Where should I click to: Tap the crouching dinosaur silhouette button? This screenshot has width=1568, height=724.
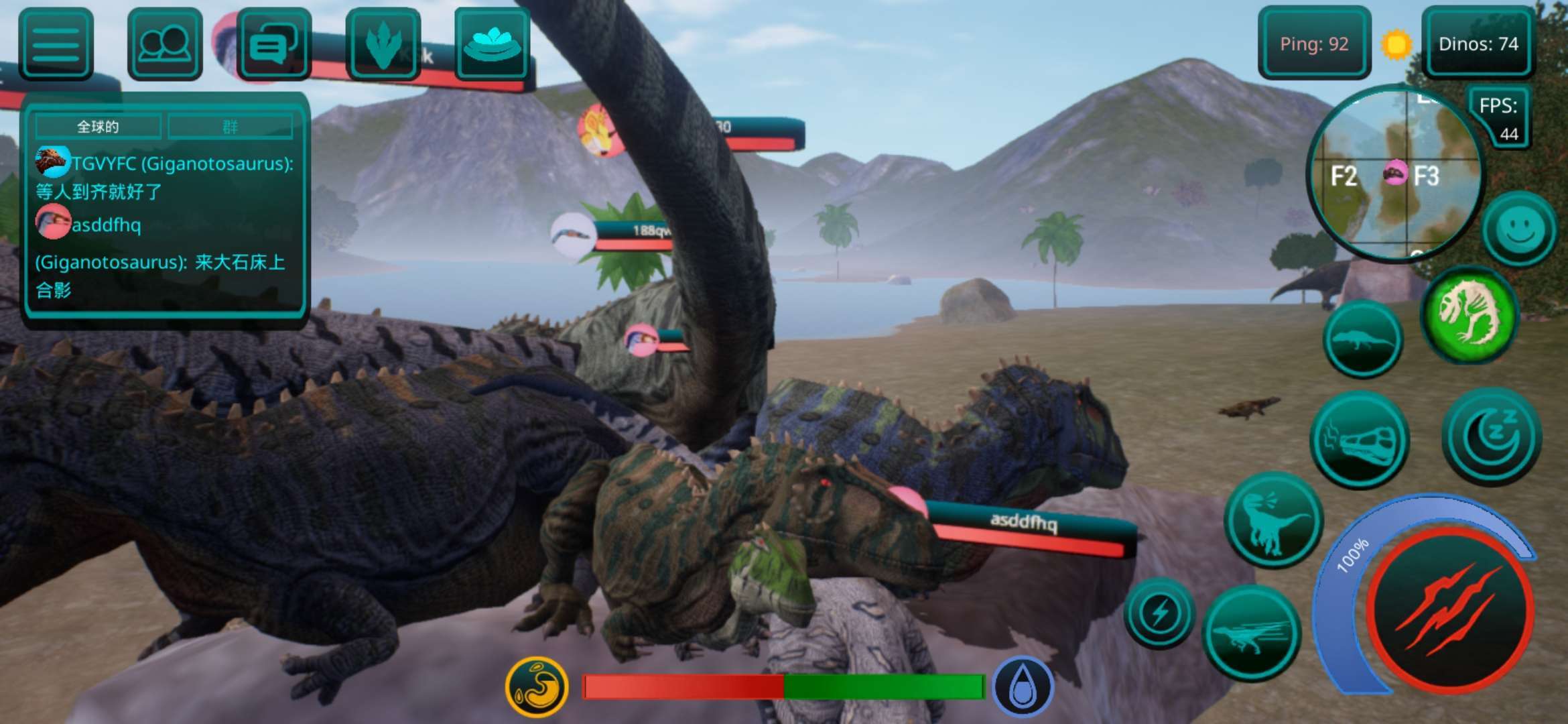pyautogui.click(x=1362, y=339)
